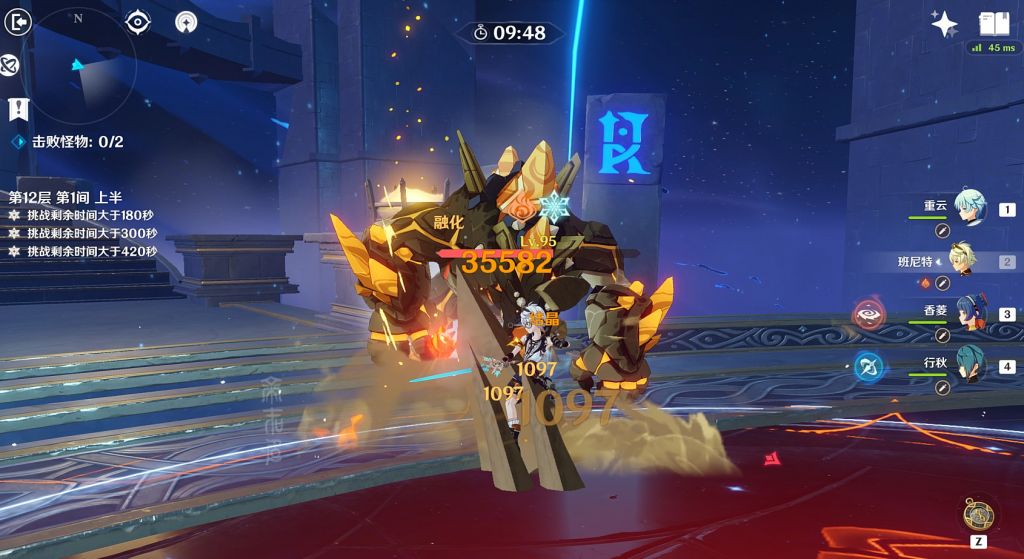Click the exit challenge door icon

pos(16,22)
